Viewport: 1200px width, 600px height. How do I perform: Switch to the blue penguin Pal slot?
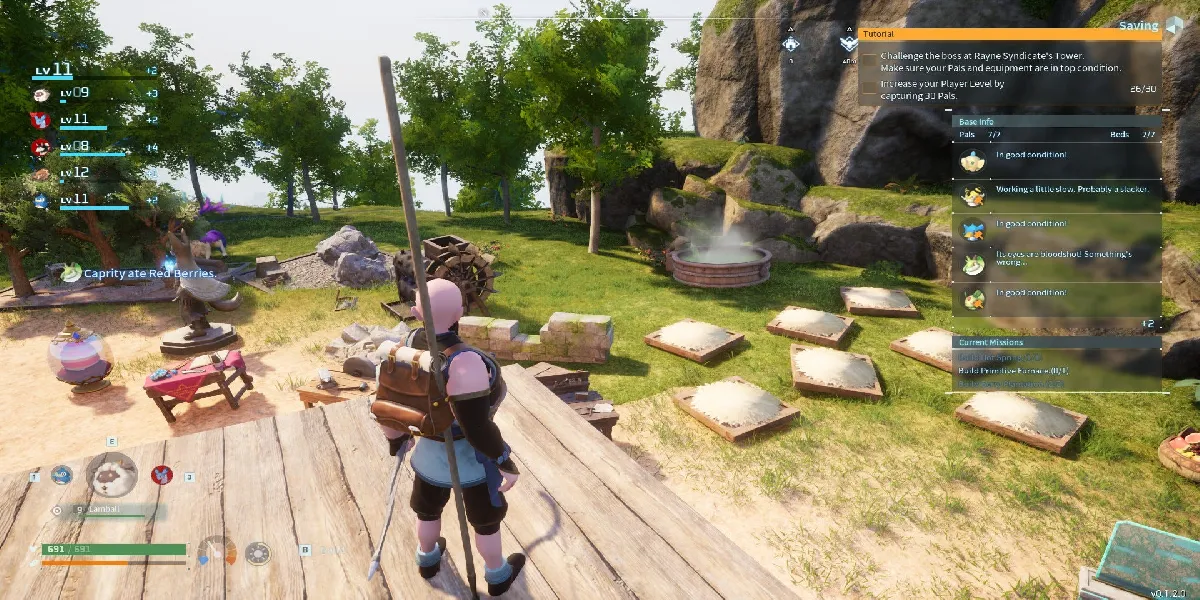62,475
